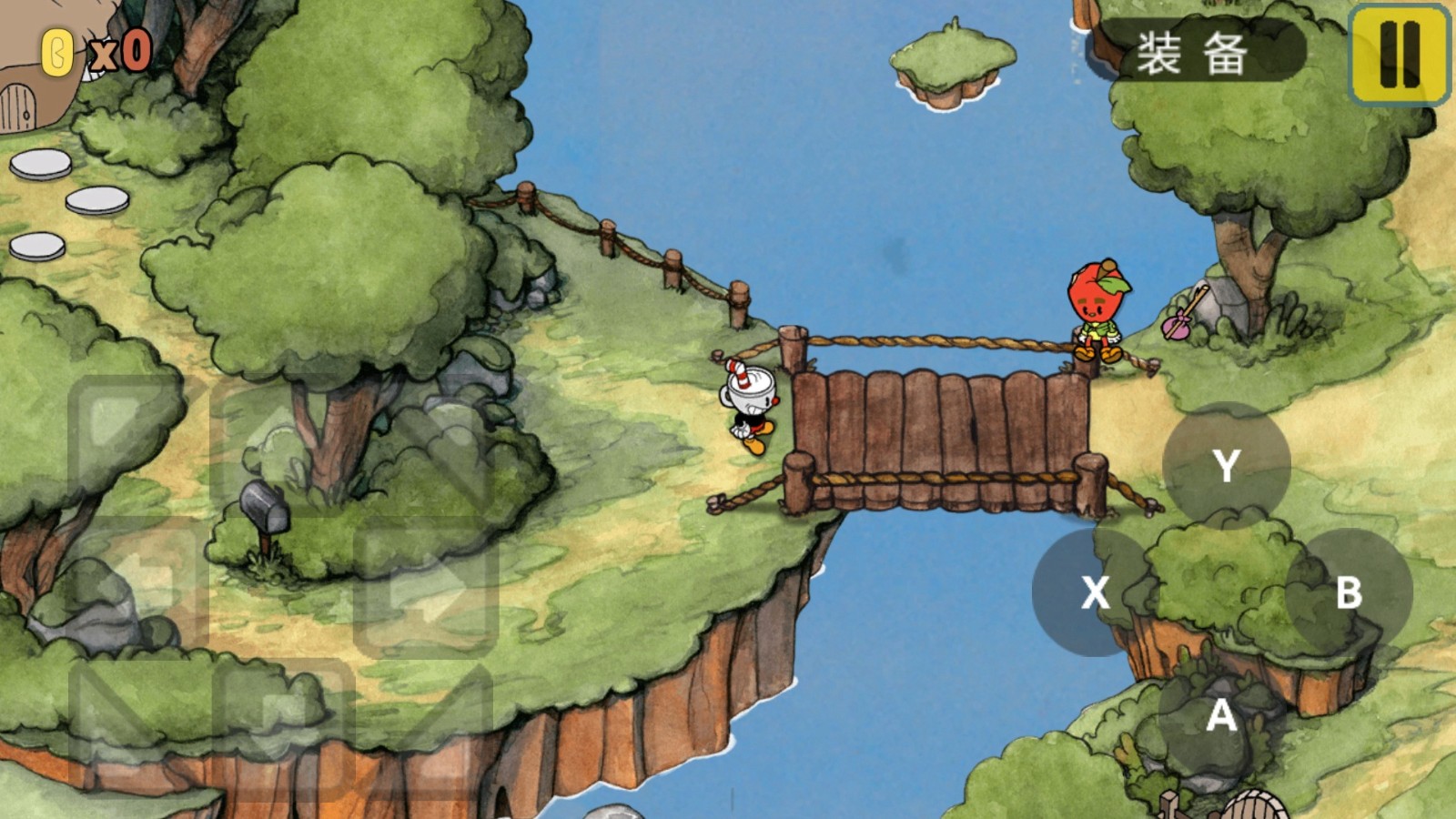Tap the on-screen X action button
Image resolution: width=1456 pixels, height=819 pixels.
[x=1095, y=592]
